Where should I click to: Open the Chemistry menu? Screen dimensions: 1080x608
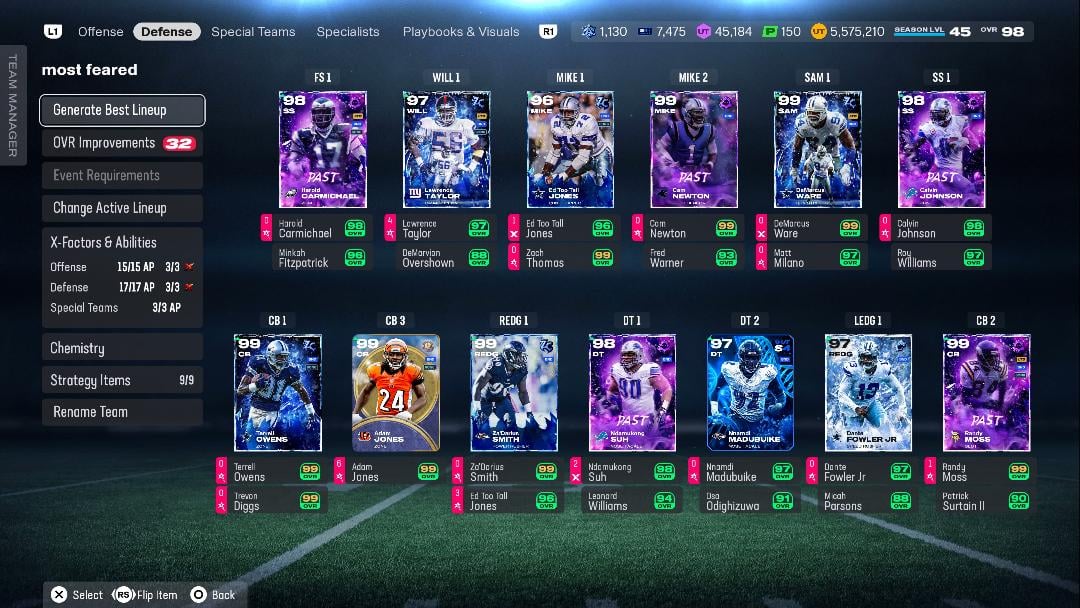pyautogui.click(x=122, y=348)
